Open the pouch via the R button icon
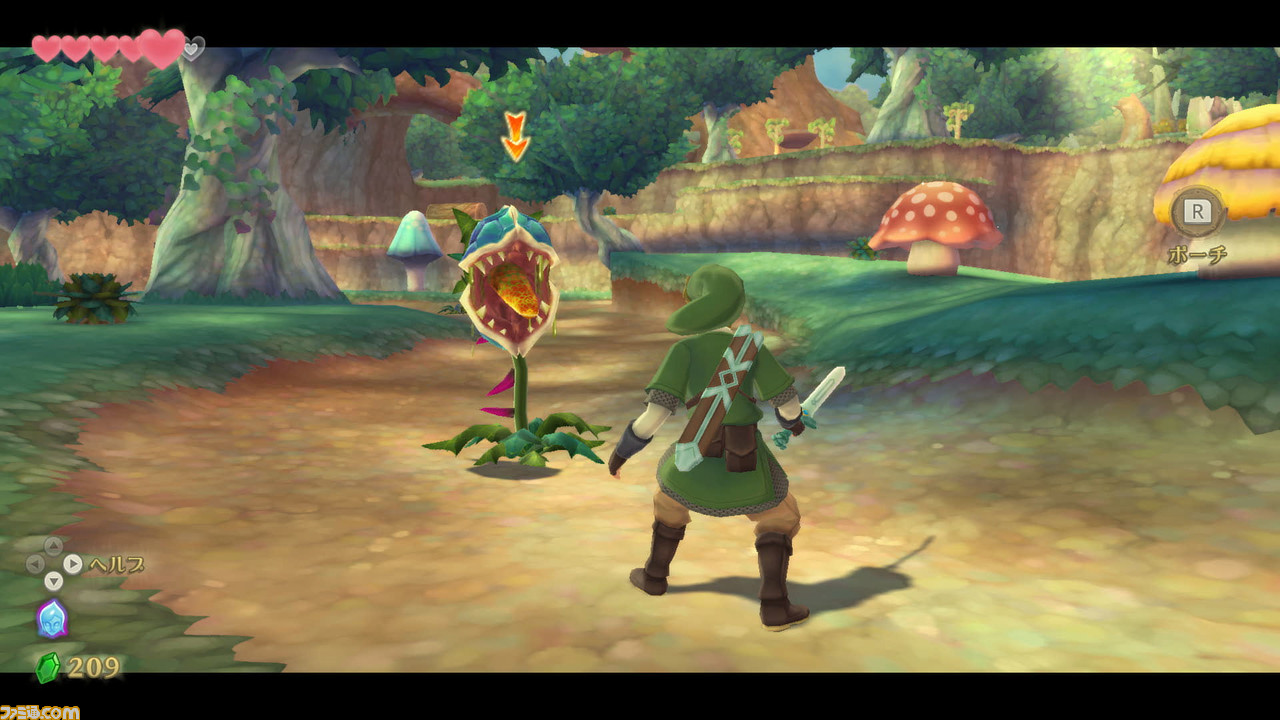Viewport: 1280px width, 720px height. (1196, 212)
